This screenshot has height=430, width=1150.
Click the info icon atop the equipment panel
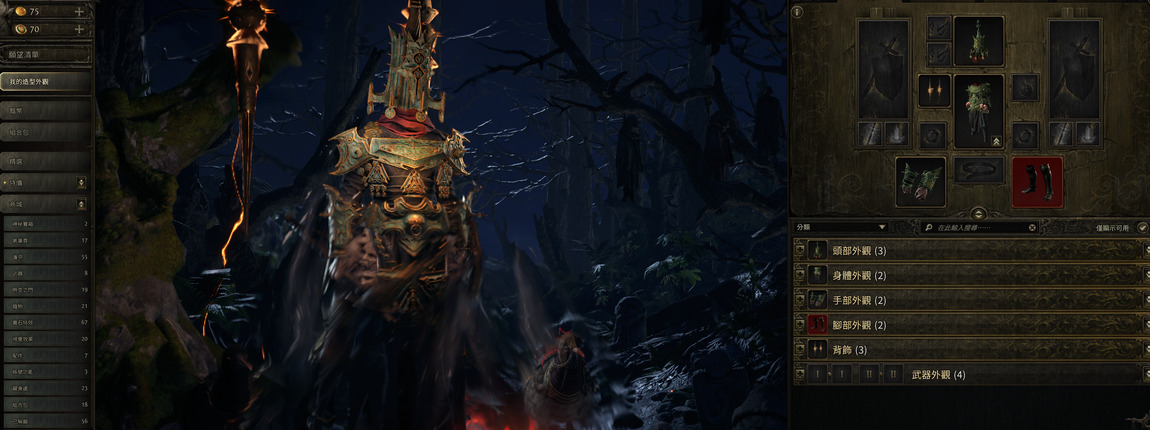(797, 12)
